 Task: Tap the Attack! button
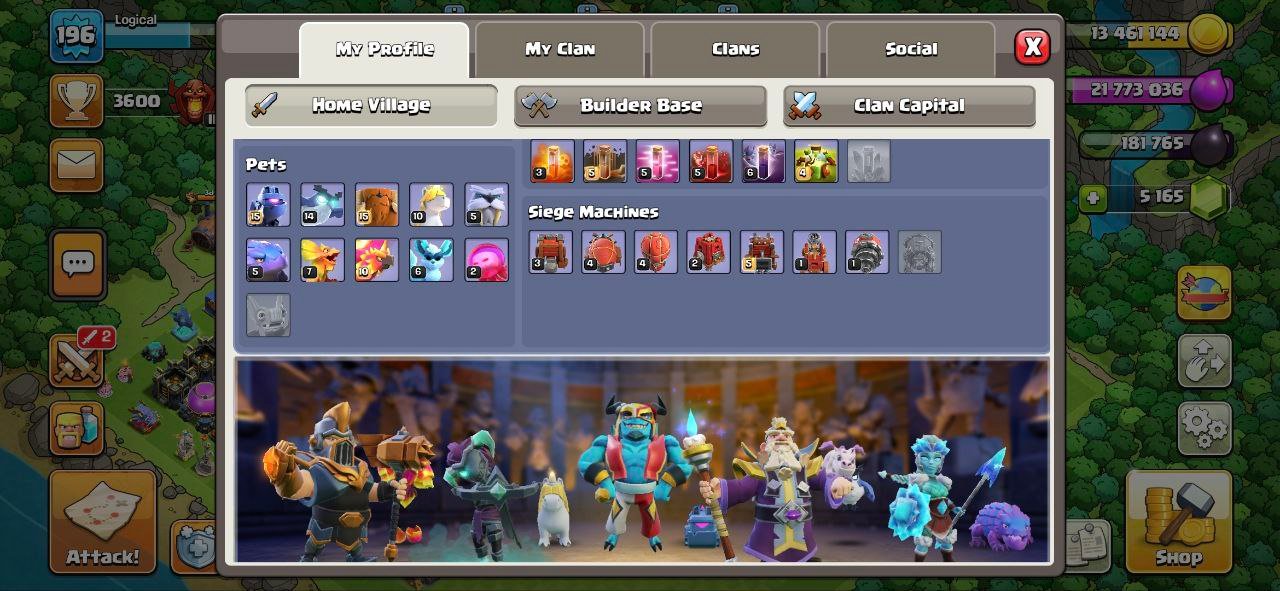click(x=103, y=522)
